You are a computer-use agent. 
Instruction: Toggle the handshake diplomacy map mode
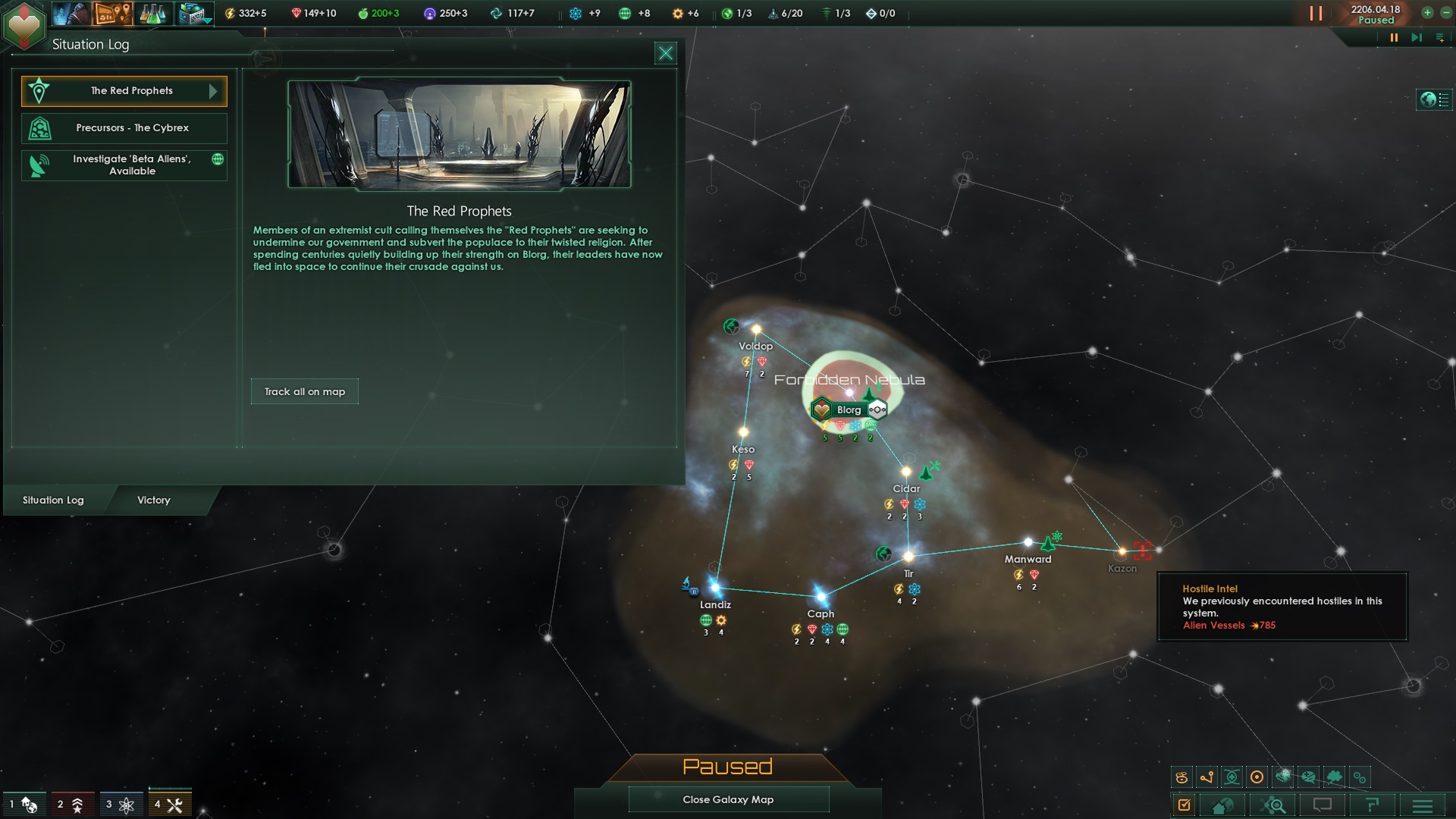[1282, 777]
